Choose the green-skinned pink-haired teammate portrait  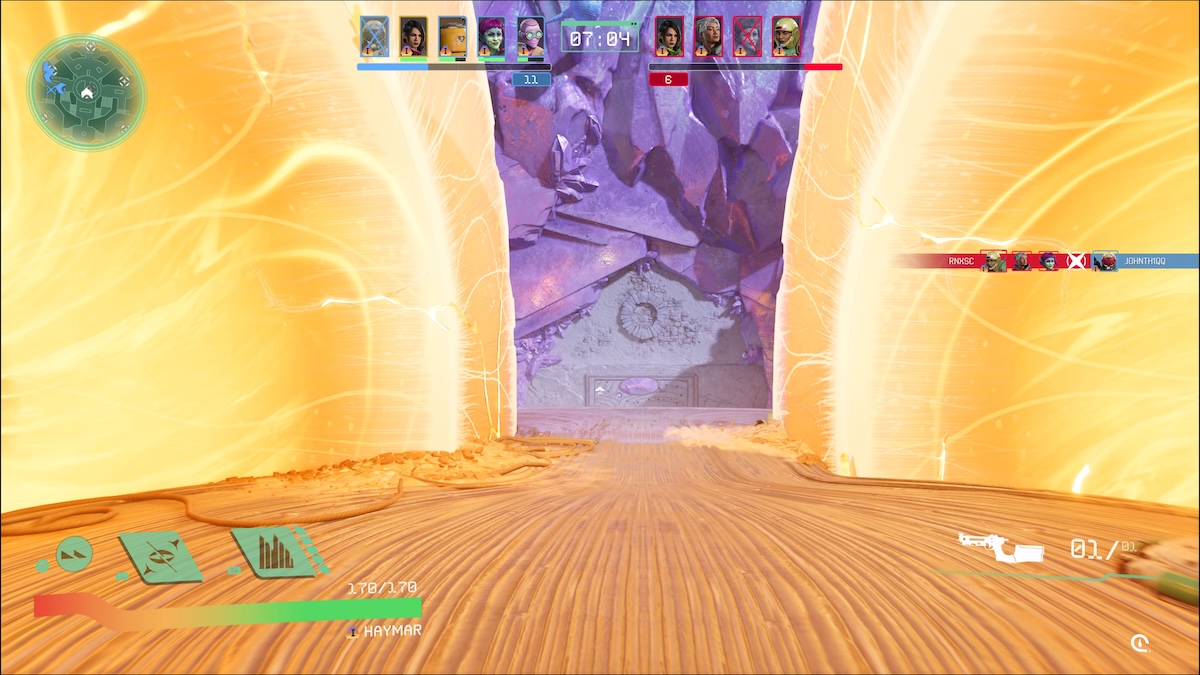click(491, 37)
